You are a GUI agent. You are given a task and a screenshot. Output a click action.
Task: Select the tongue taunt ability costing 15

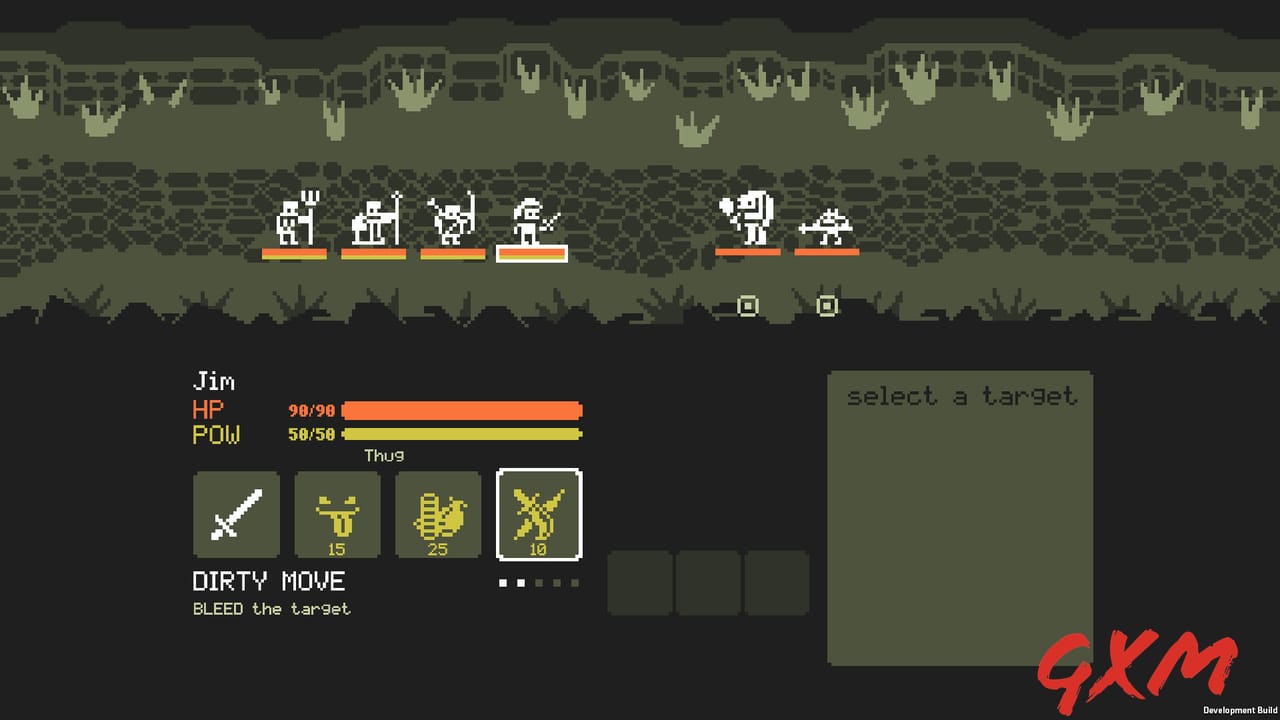[337, 514]
